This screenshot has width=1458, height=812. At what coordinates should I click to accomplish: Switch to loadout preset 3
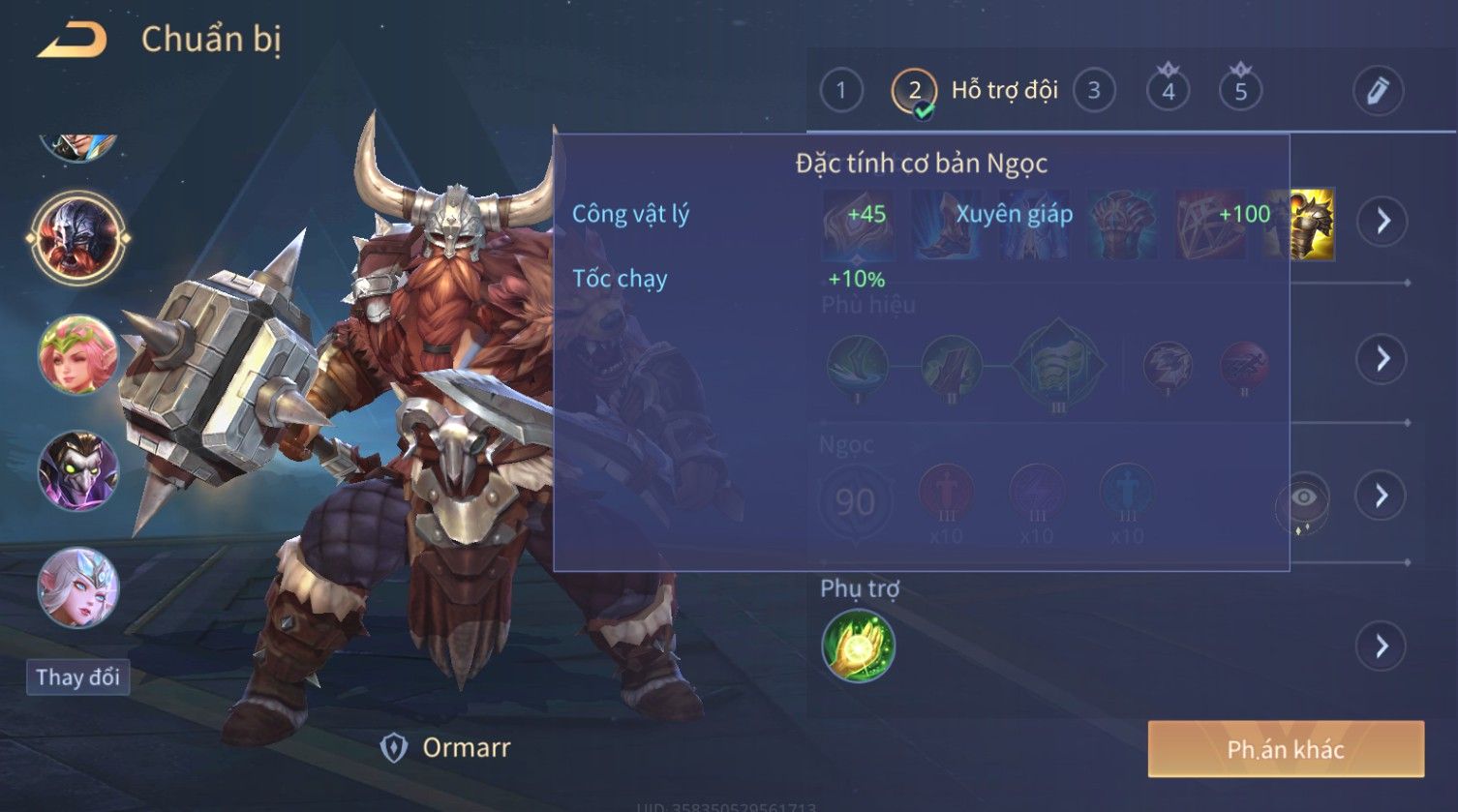1093,91
